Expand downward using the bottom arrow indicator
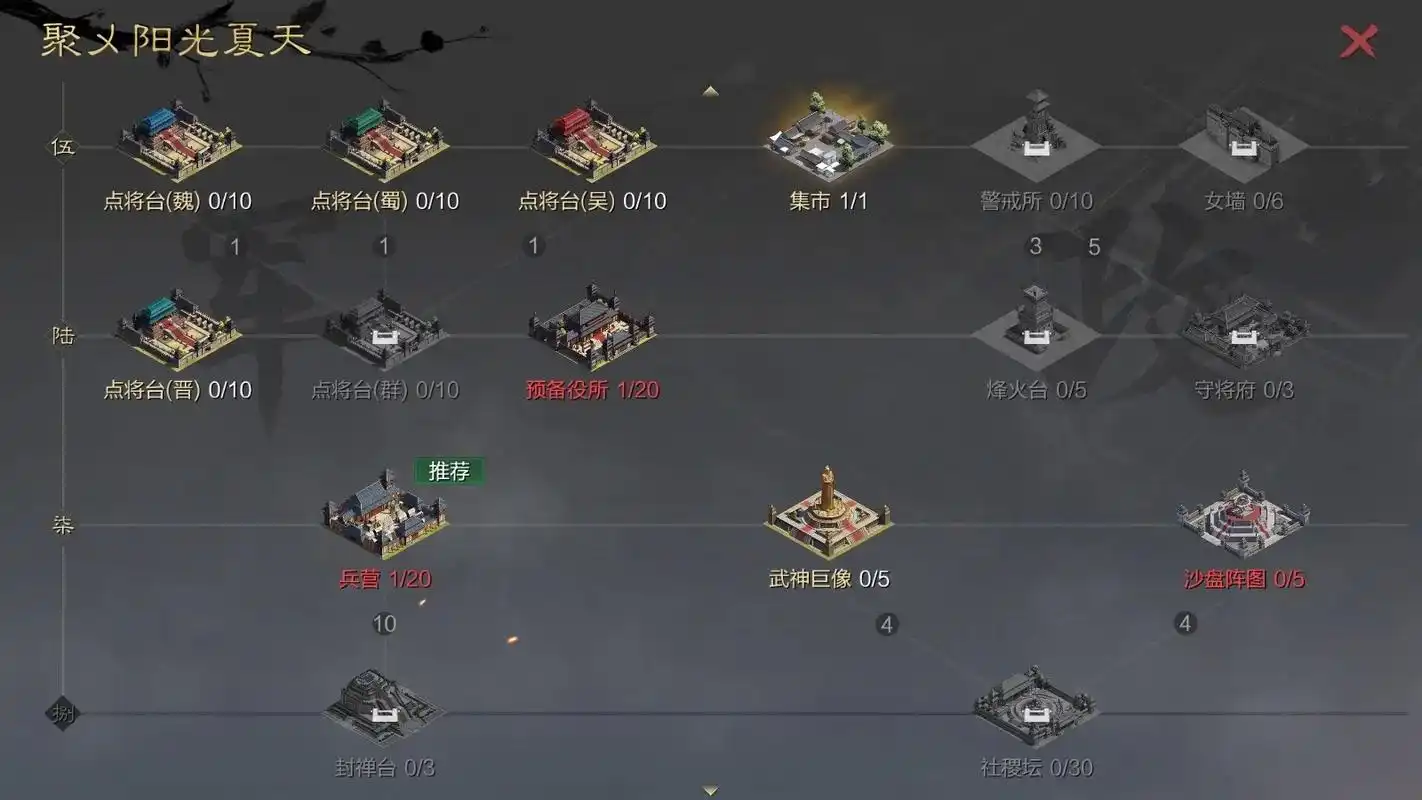Screen dimensions: 1422x800 (710, 790)
